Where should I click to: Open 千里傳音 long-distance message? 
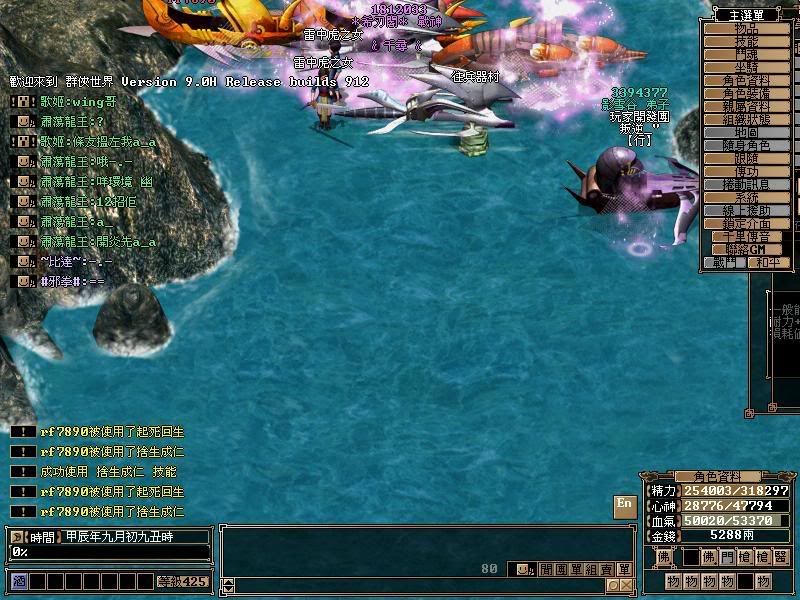click(747, 237)
